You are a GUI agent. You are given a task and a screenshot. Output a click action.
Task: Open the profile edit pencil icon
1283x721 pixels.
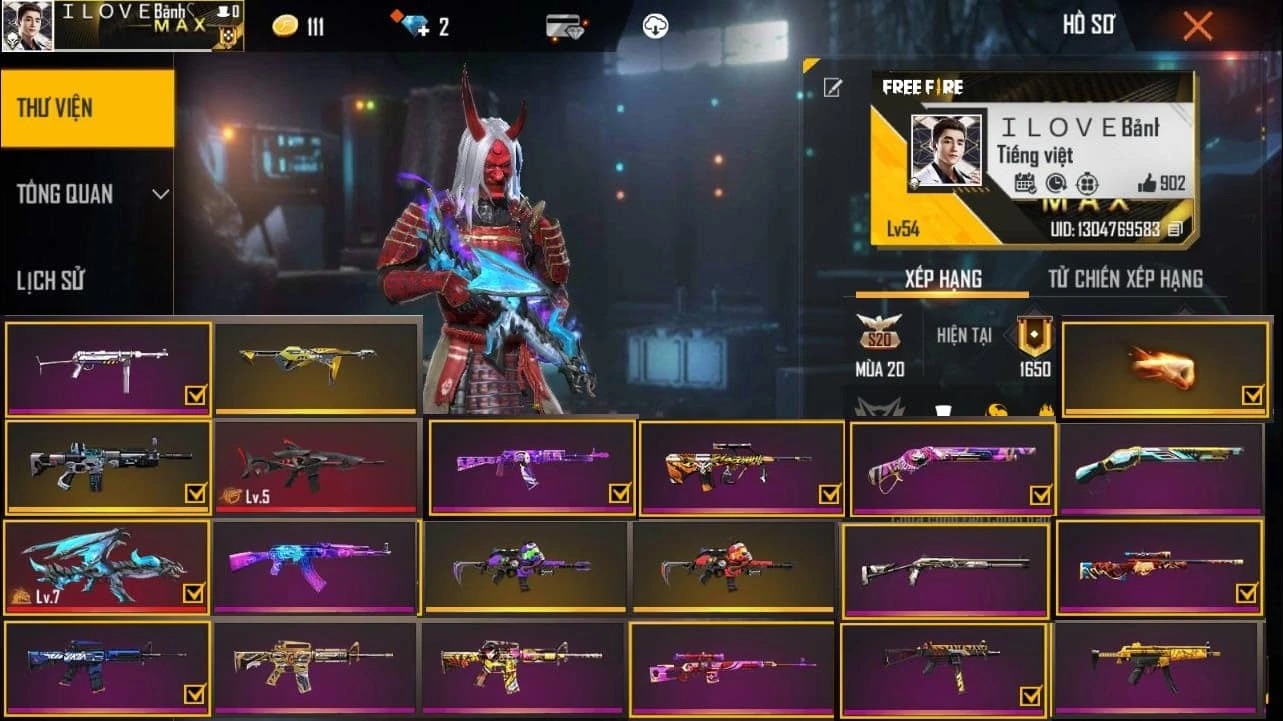(832, 88)
